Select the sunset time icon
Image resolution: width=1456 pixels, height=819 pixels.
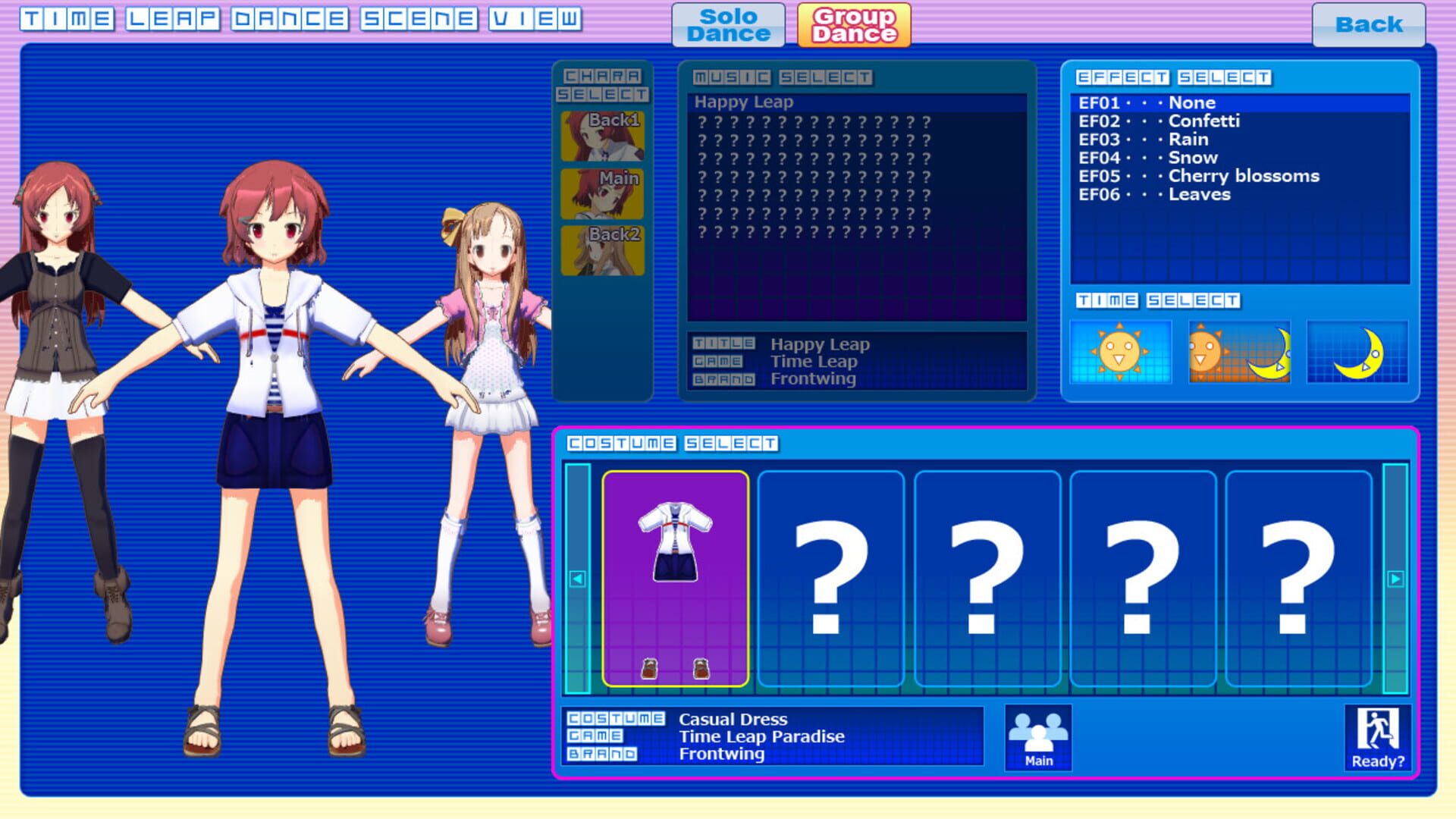[x=1241, y=352]
